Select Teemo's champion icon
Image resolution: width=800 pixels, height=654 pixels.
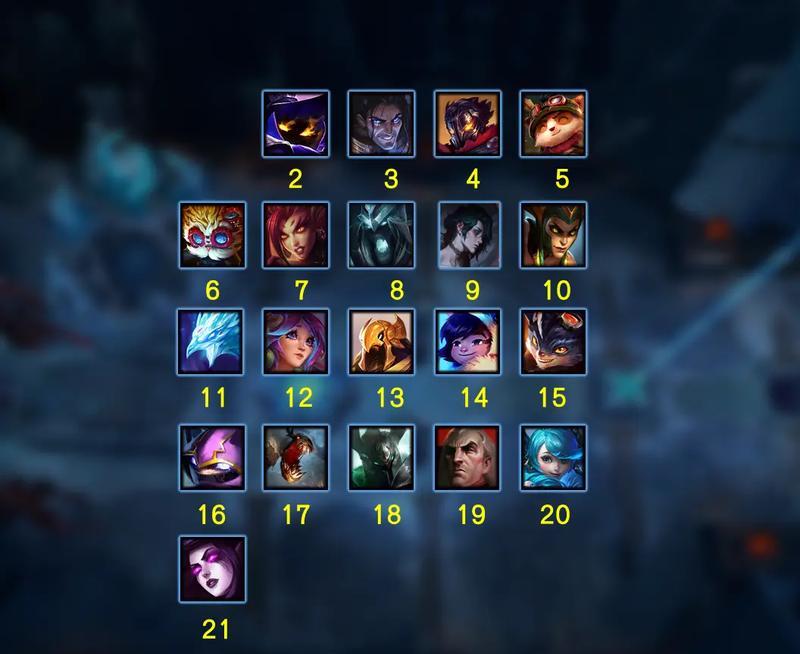(553, 124)
